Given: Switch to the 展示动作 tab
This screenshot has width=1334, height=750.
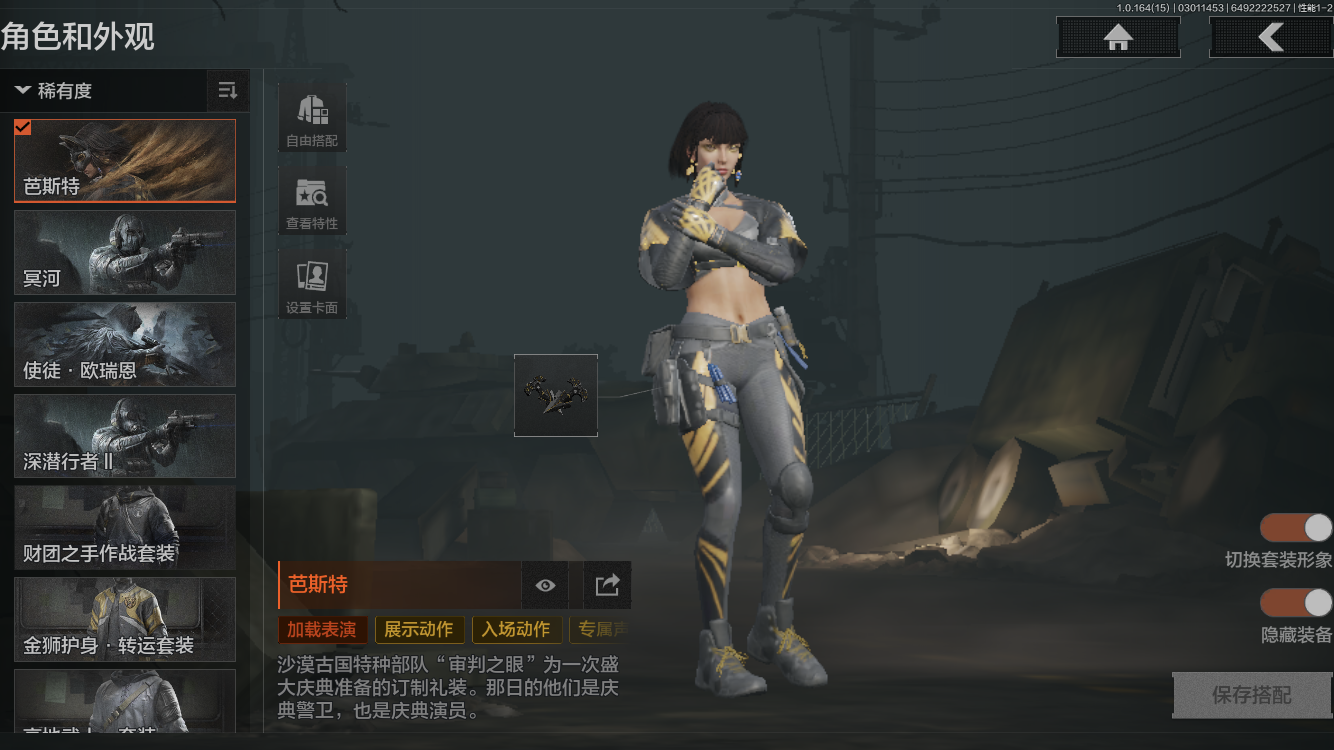Looking at the screenshot, I should tap(419, 630).
